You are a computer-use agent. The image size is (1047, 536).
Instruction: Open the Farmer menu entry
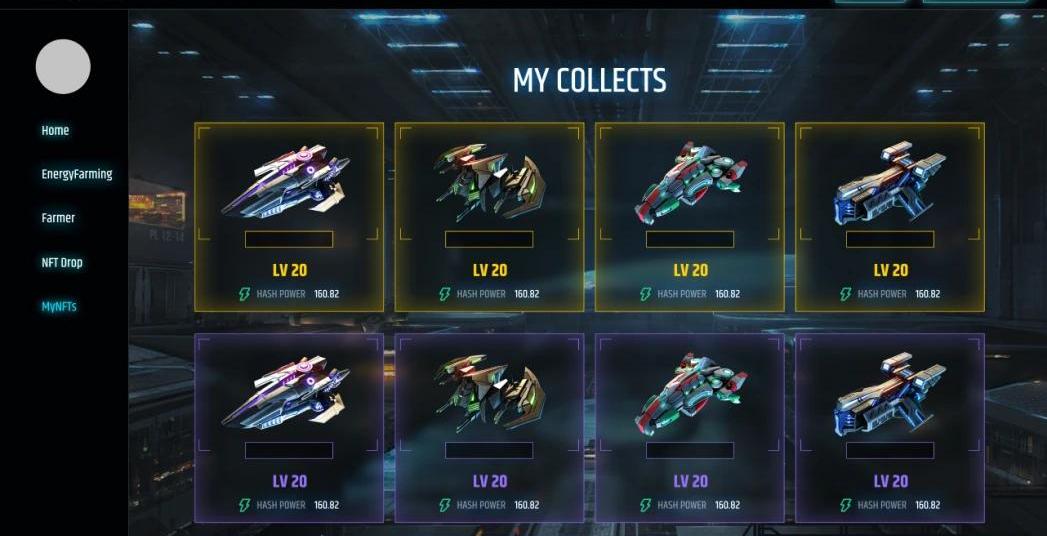58,218
